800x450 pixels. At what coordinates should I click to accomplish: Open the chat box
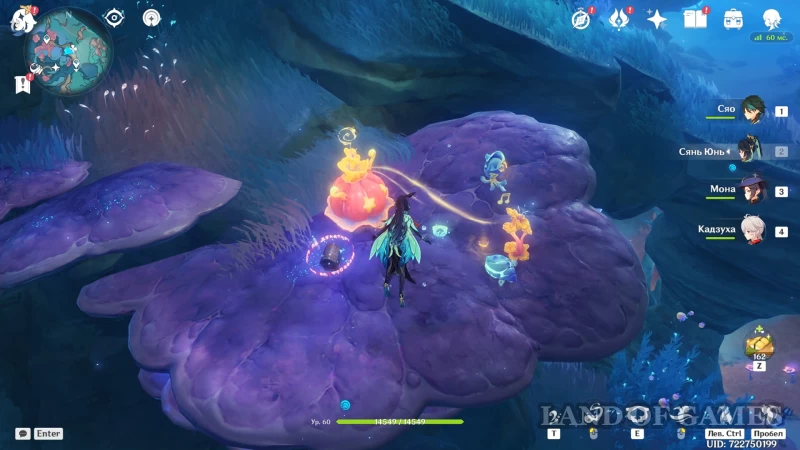(23, 434)
